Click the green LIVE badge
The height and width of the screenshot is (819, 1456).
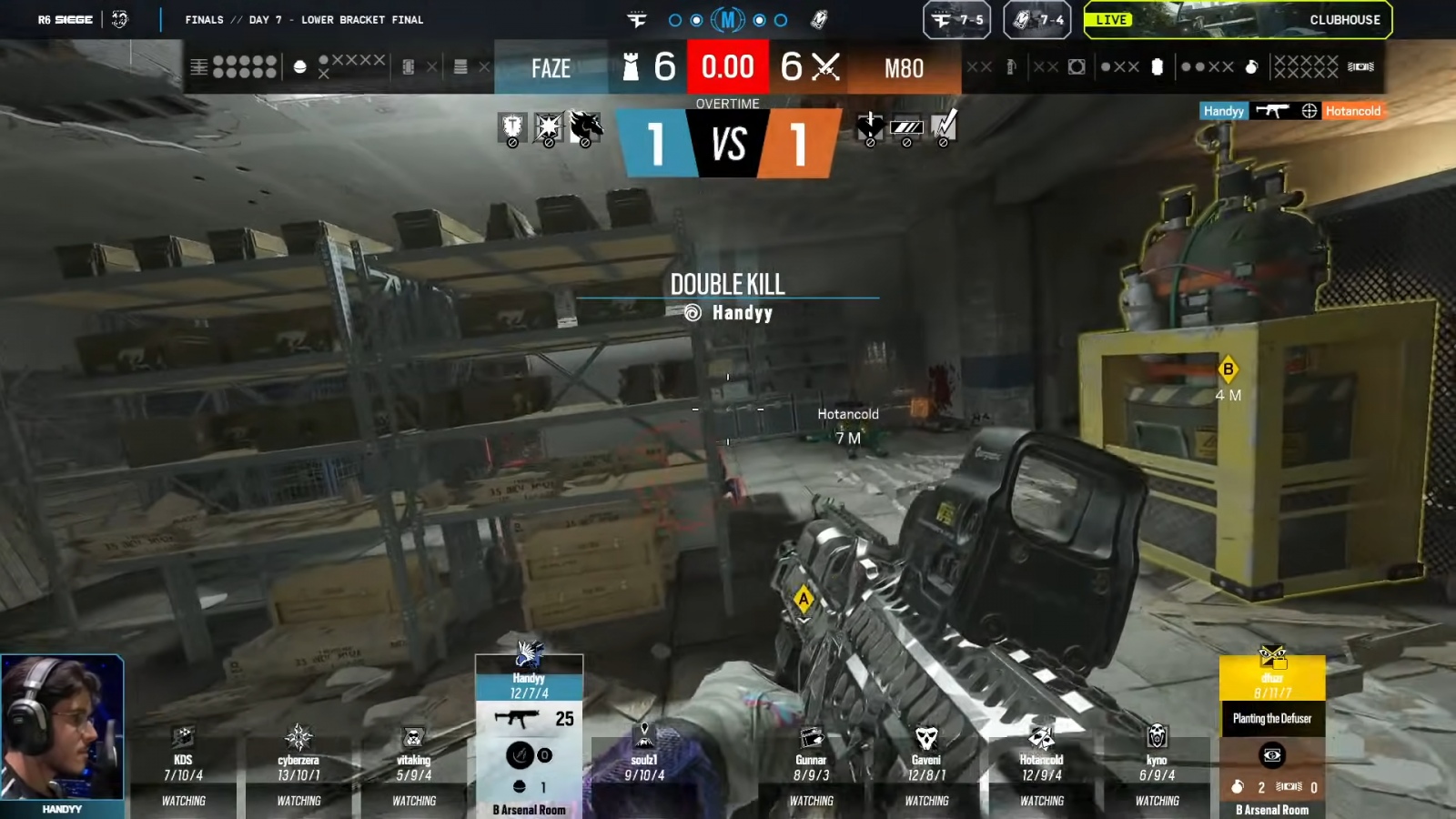(x=1111, y=20)
